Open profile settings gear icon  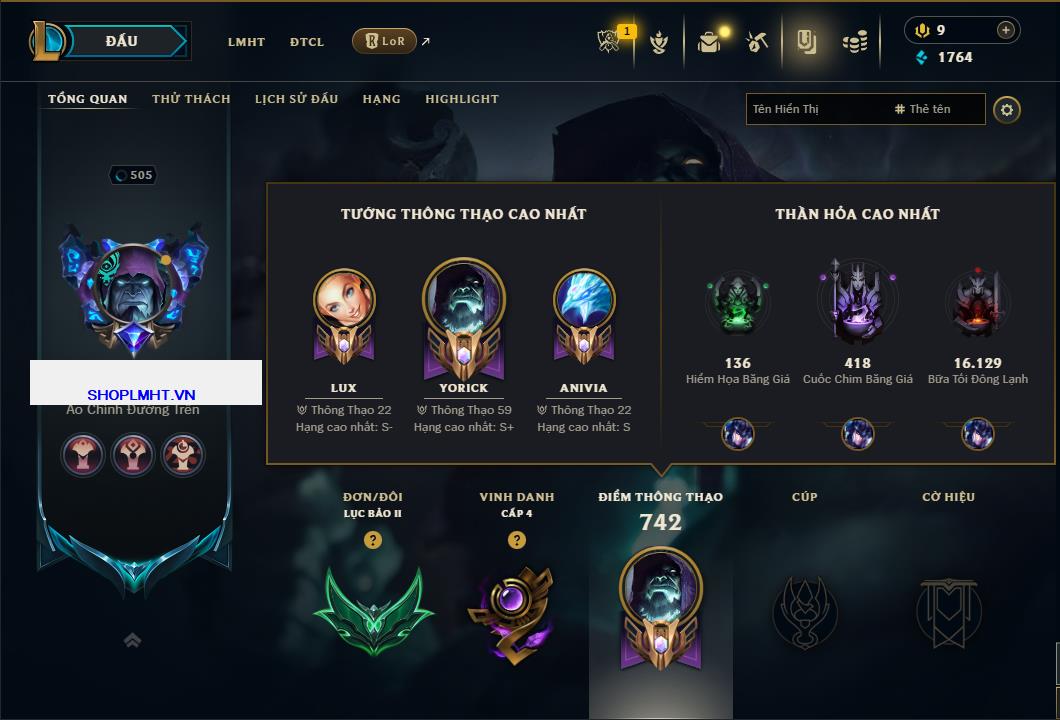click(x=1007, y=109)
